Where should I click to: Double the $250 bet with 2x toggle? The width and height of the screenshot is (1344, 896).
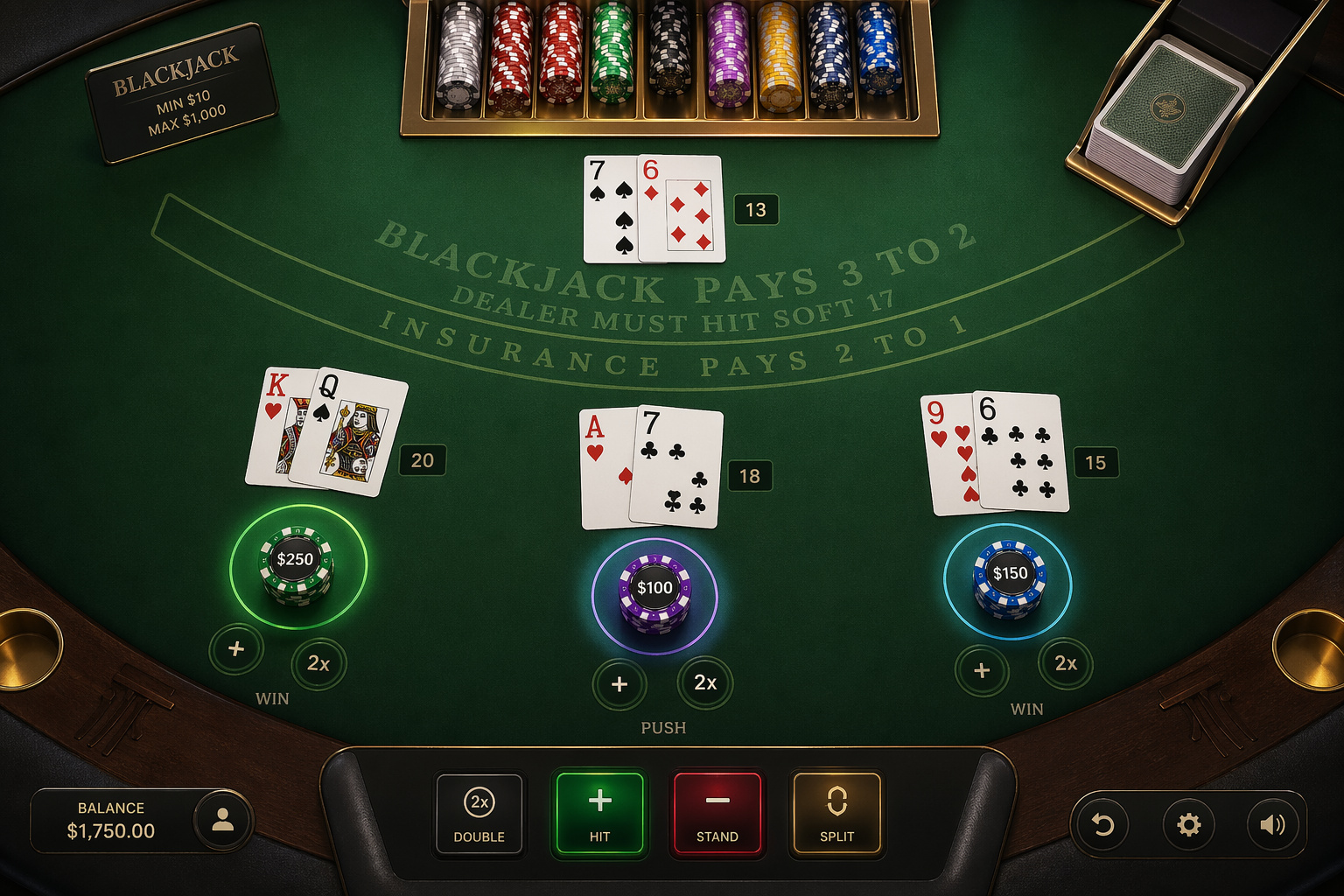[x=319, y=665]
